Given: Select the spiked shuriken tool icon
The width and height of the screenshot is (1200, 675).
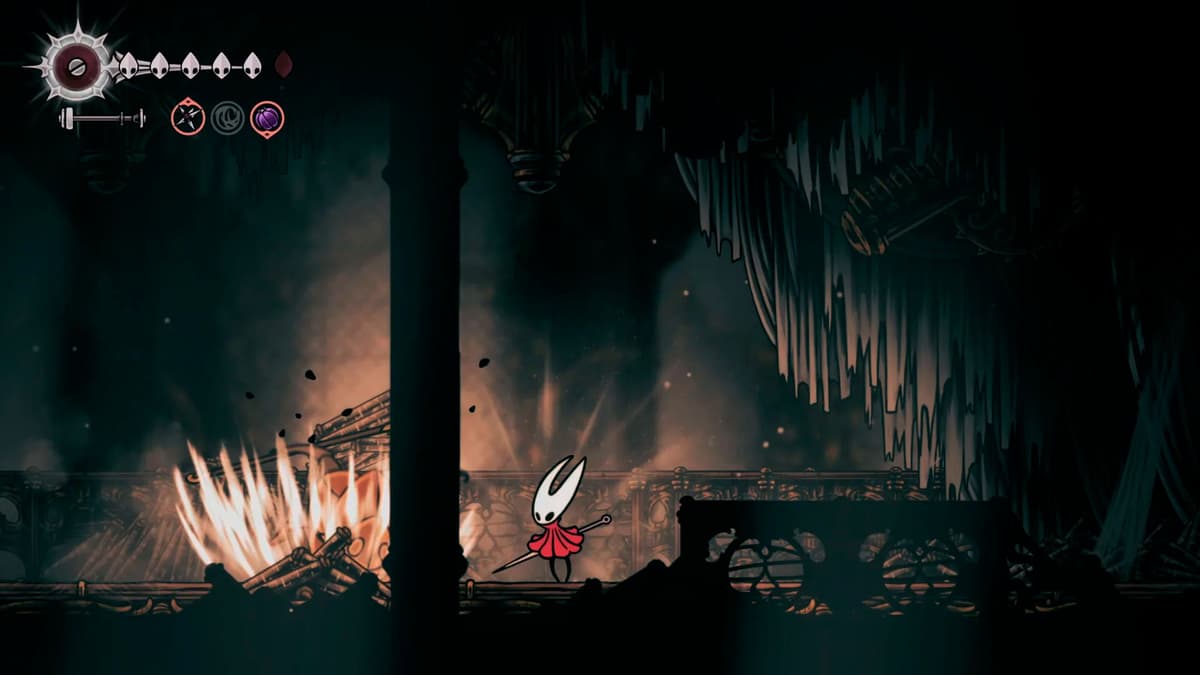Looking at the screenshot, I should point(188,118).
